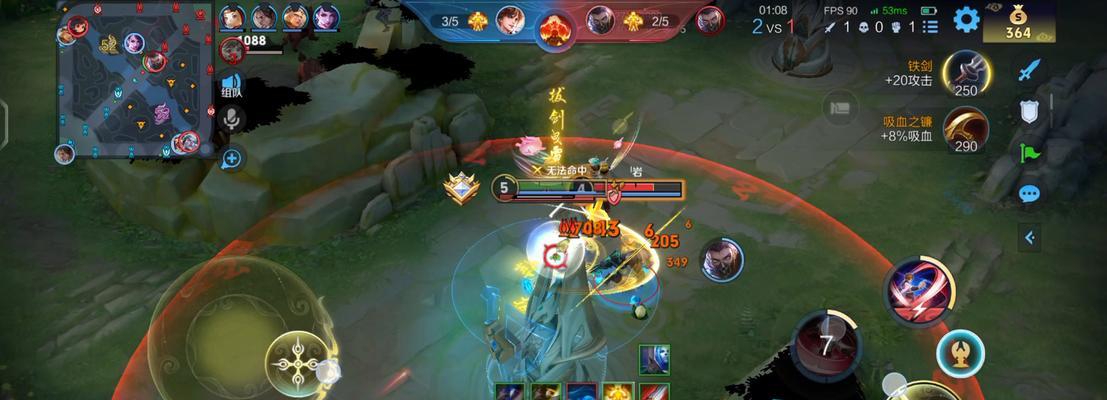Send the blue sword attack signal
The width and height of the screenshot is (1107, 400).
(x=1030, y=69)
